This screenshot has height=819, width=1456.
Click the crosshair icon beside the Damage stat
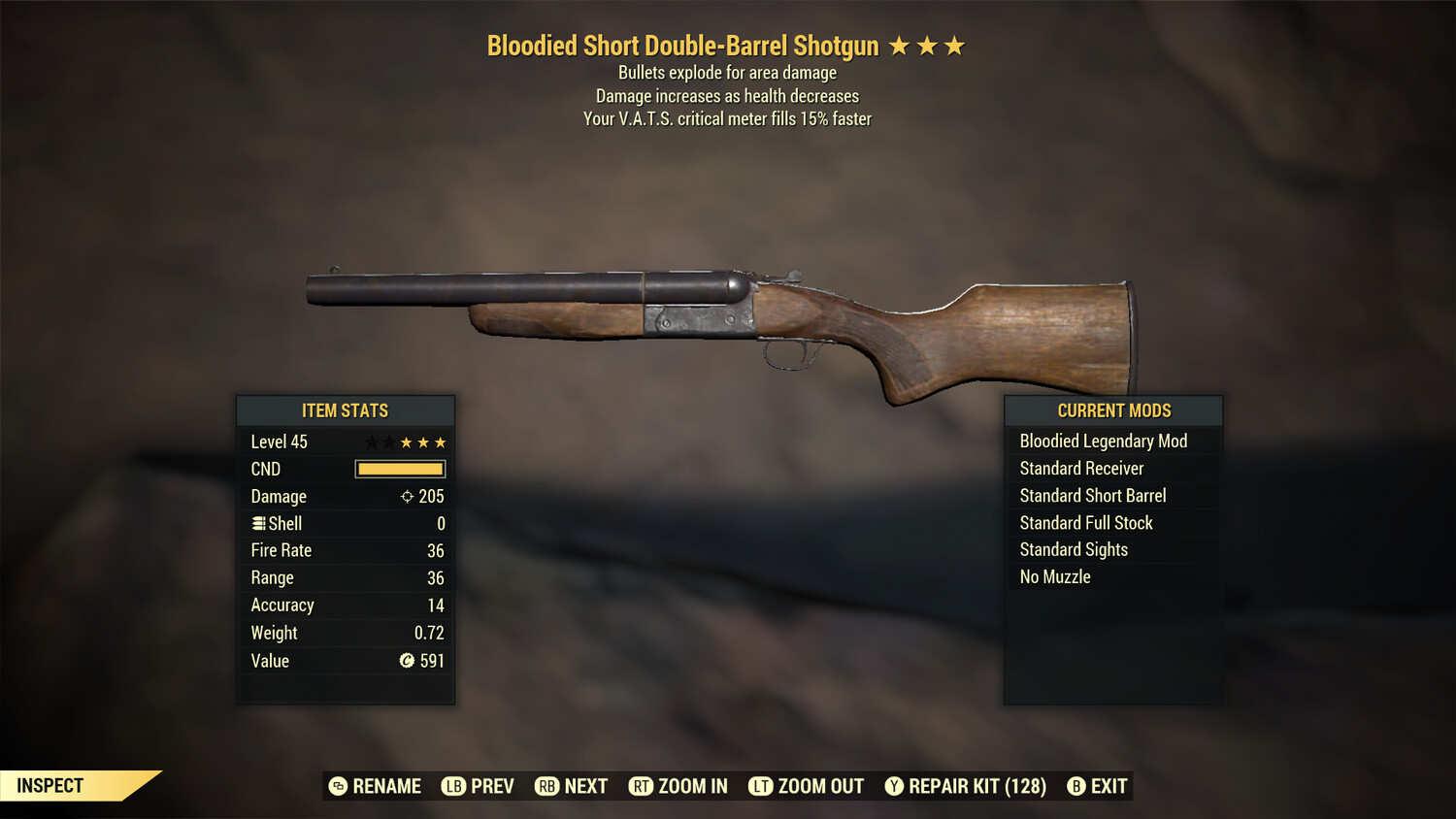pos(408,496)
